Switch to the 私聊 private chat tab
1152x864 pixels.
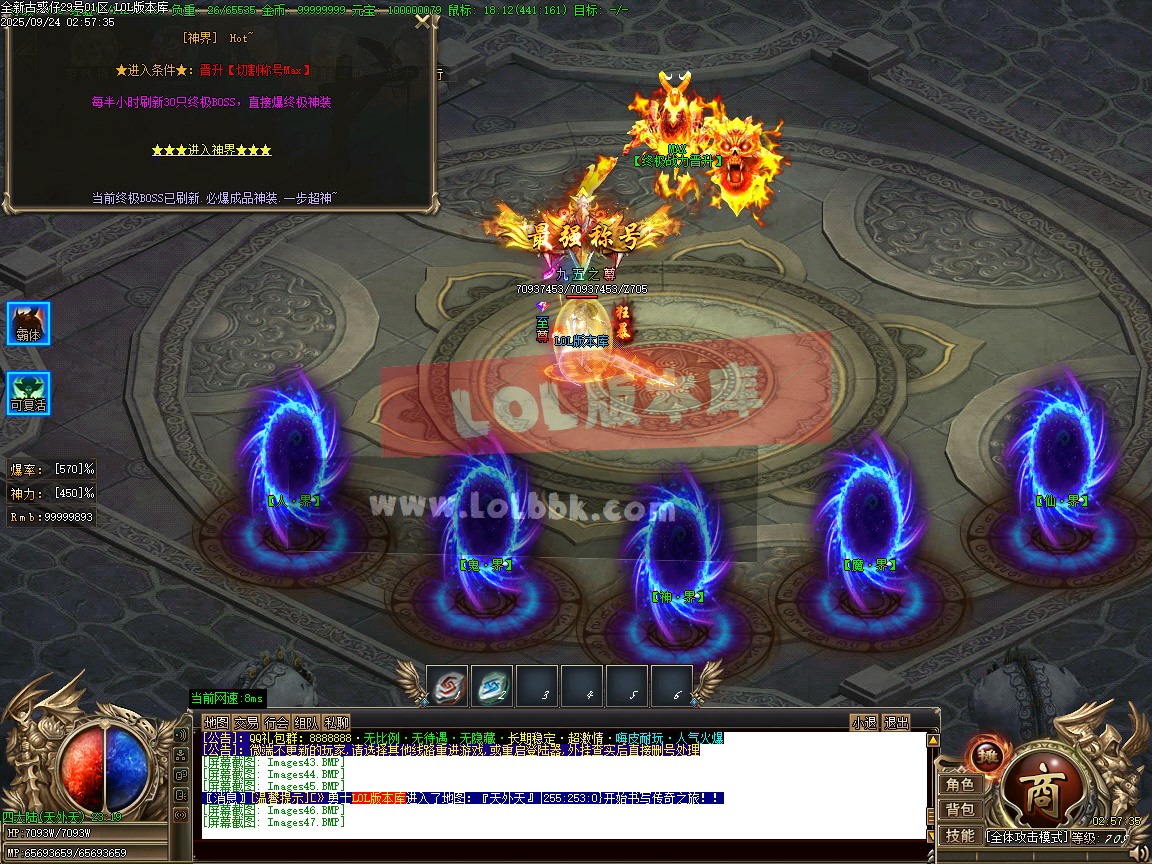click(337, 722)
